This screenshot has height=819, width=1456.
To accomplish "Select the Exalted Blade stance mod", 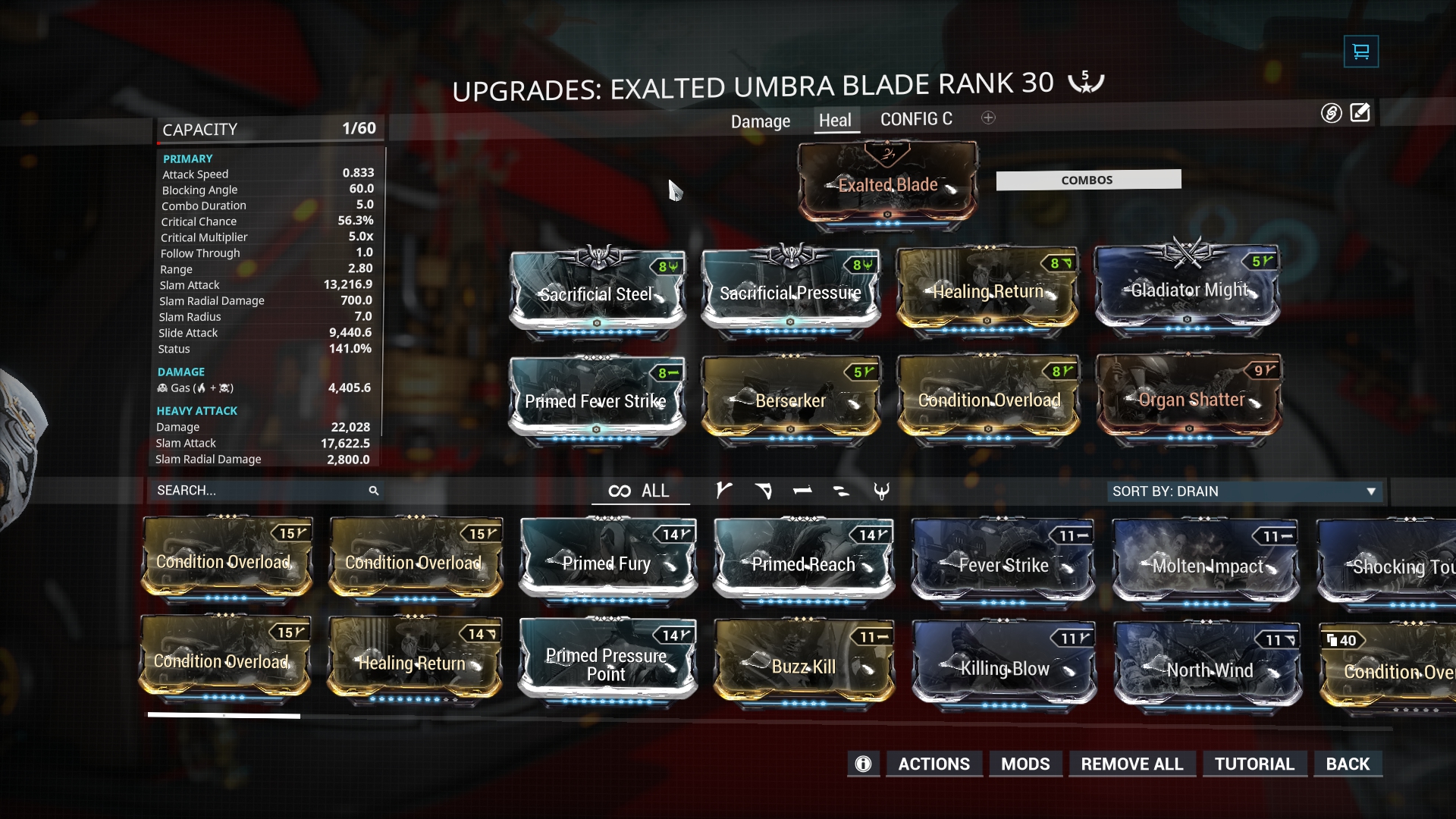I will (887, 184).
